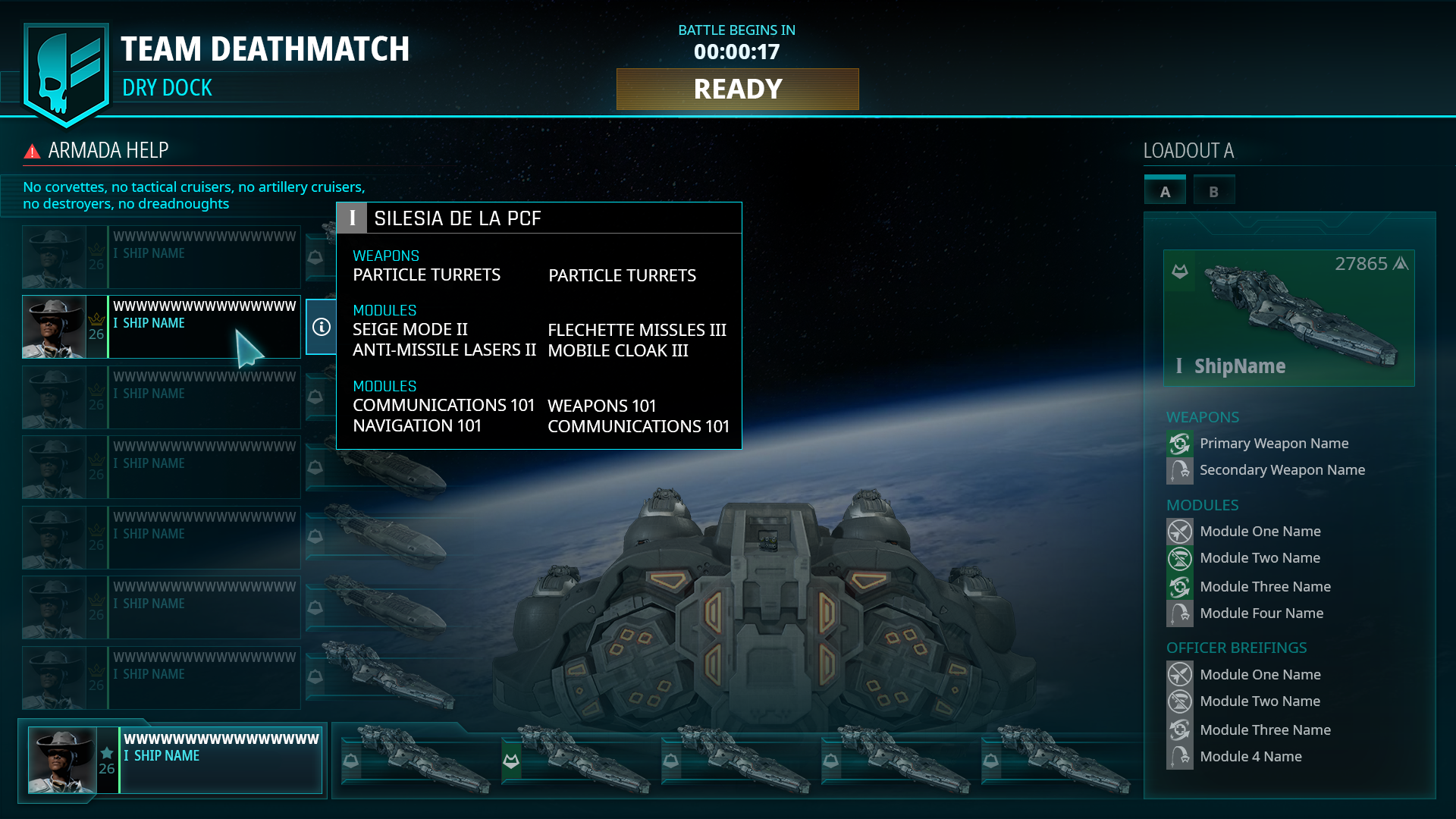Select your own player card with star
Image resolution: width=1456 pixels, height=819 pixels.
[x=174, y=760]
